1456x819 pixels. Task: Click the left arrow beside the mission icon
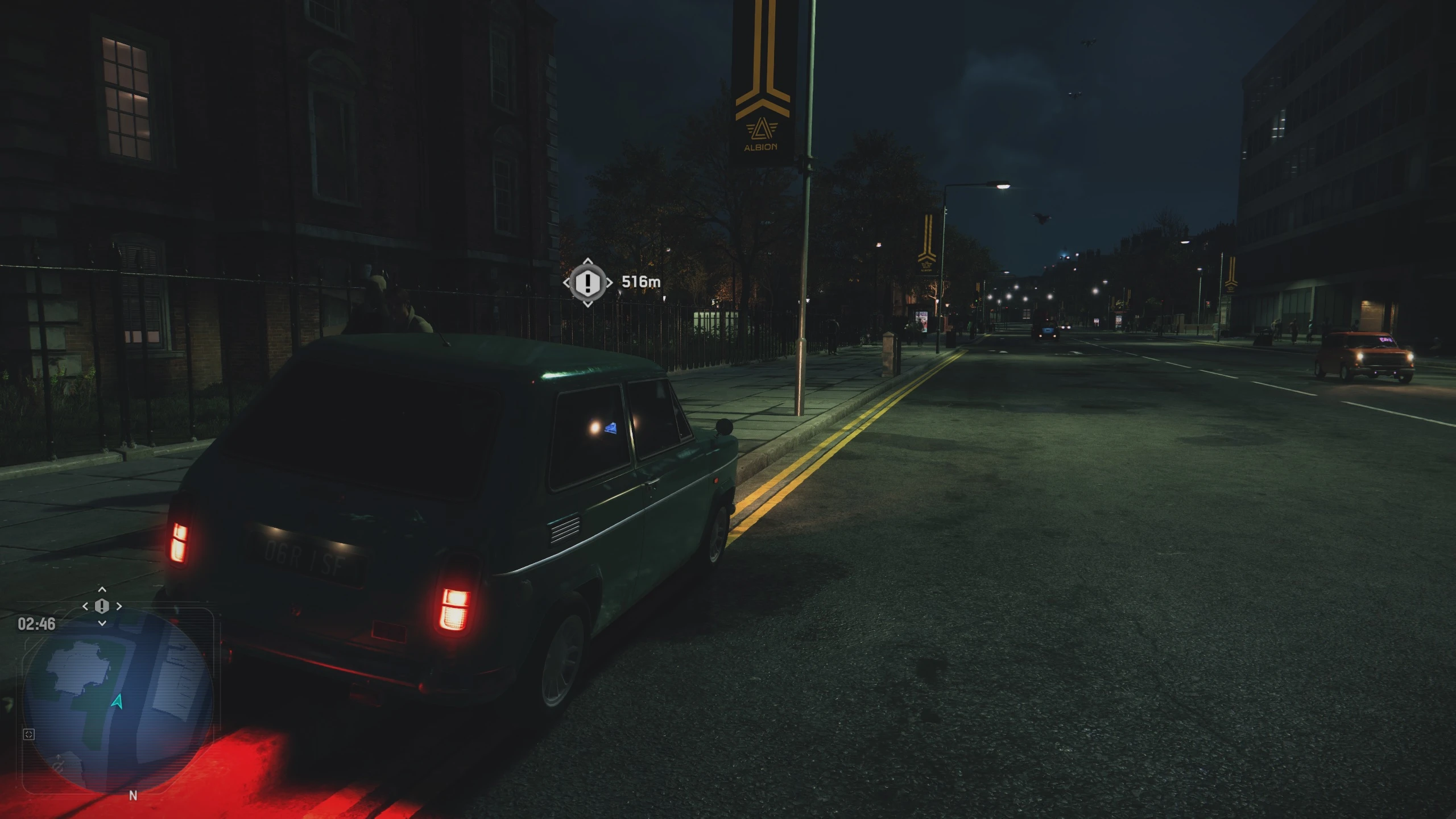coord(85,606)
